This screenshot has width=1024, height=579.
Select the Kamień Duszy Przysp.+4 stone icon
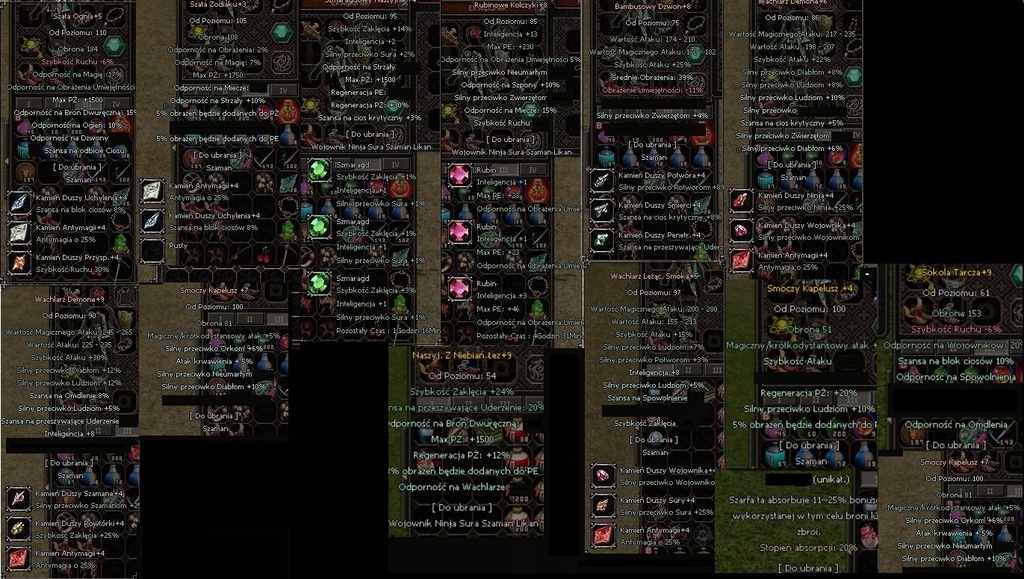20,263
